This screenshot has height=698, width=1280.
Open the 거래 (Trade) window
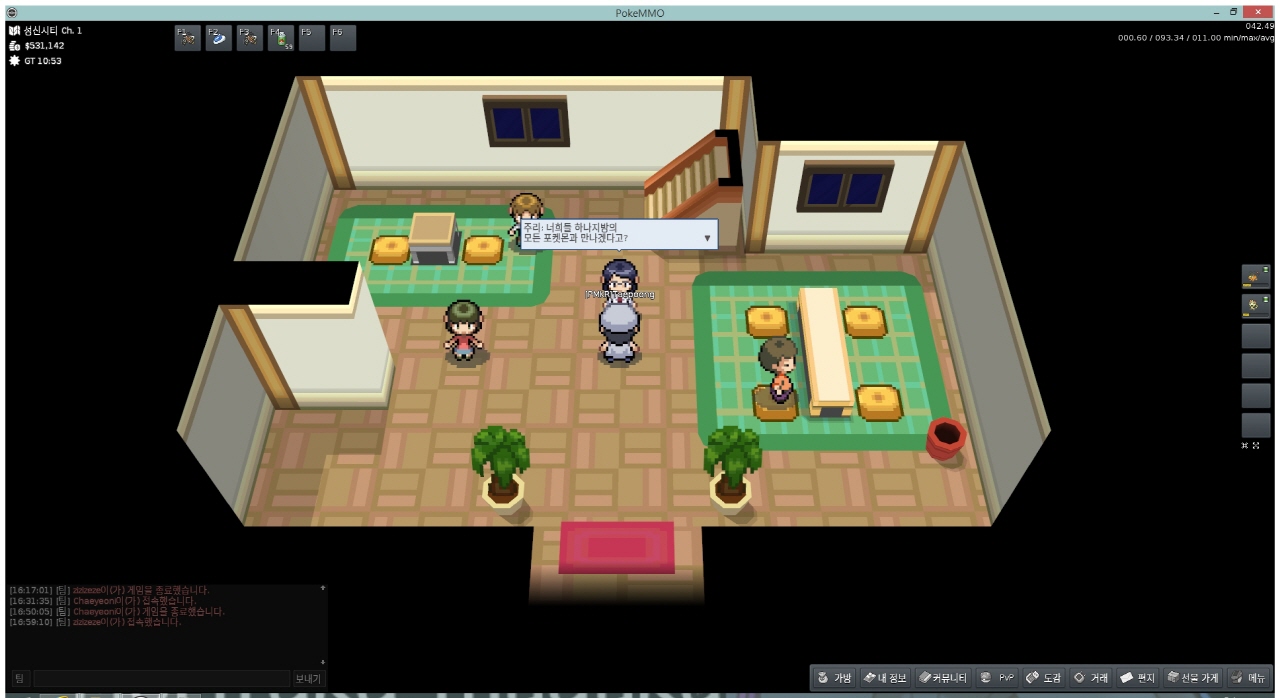1090,678
